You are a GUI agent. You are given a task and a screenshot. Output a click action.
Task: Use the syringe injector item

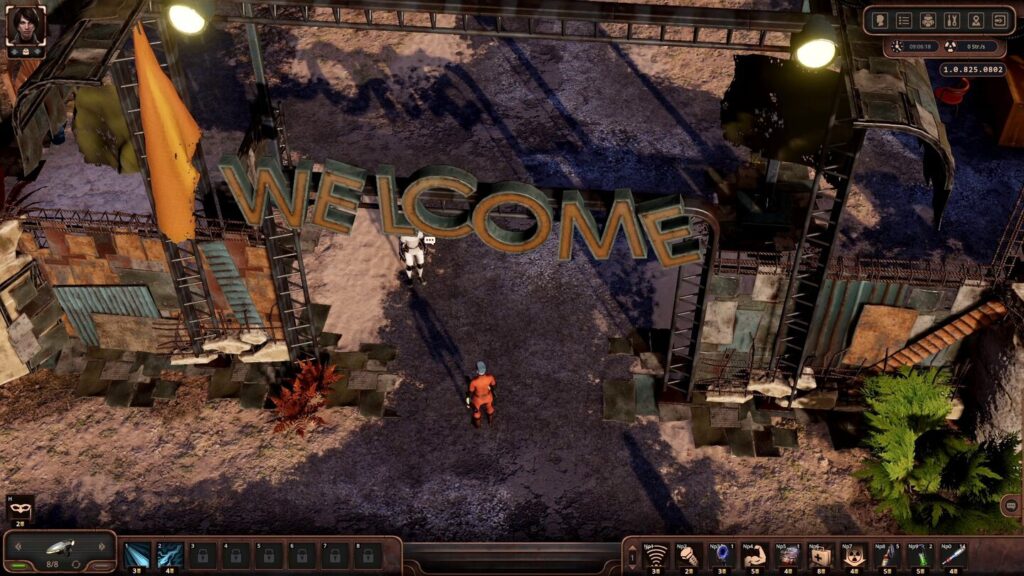coord(951,554)
